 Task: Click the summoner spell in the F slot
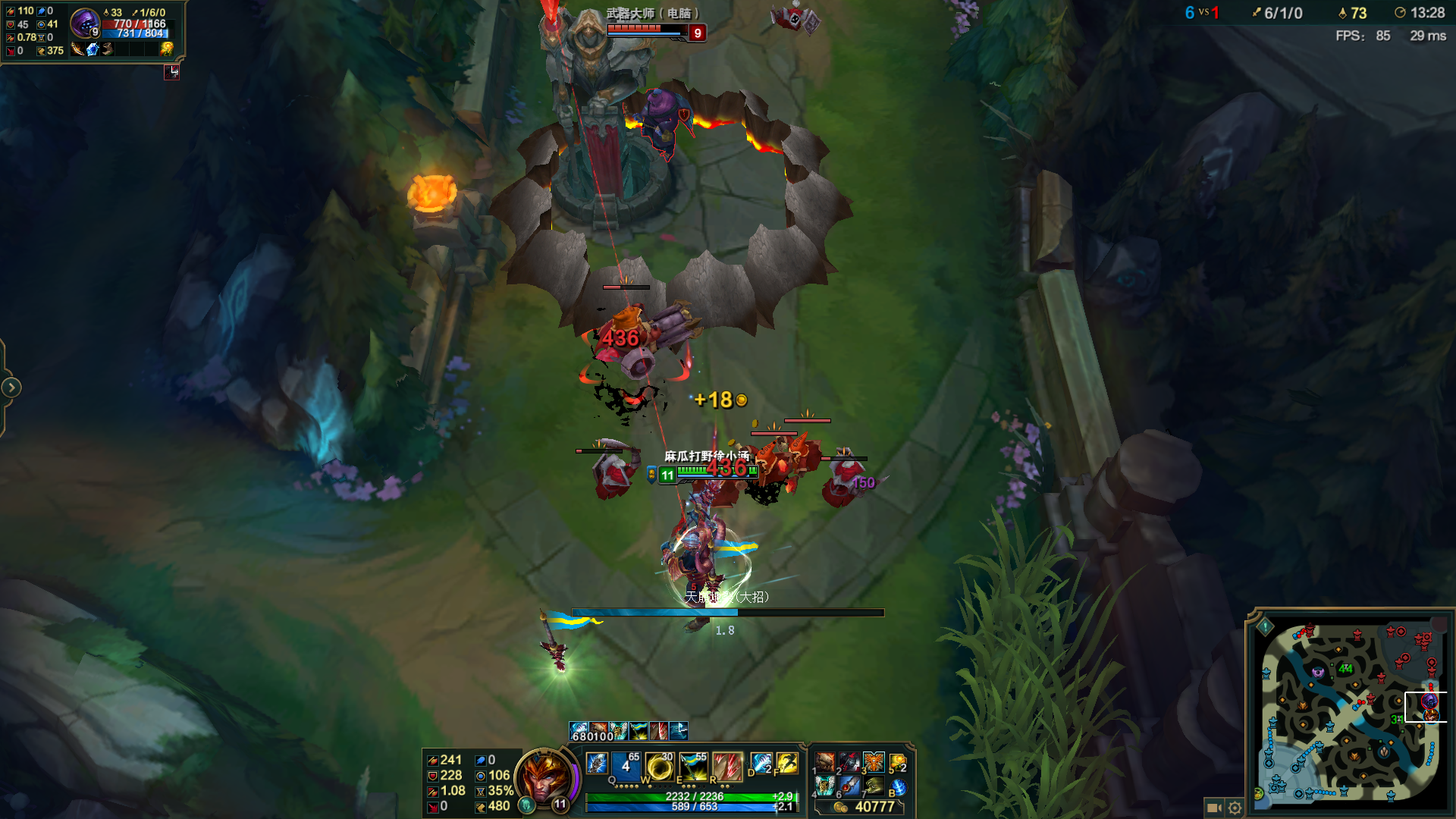[787, 764]
